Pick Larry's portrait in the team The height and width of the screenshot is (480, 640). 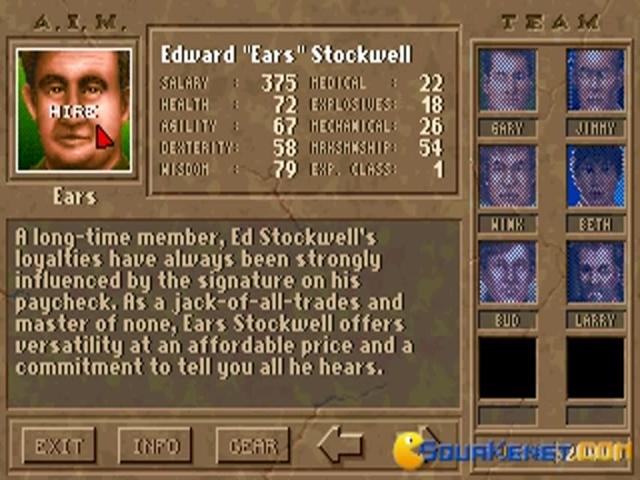[595, 272]
